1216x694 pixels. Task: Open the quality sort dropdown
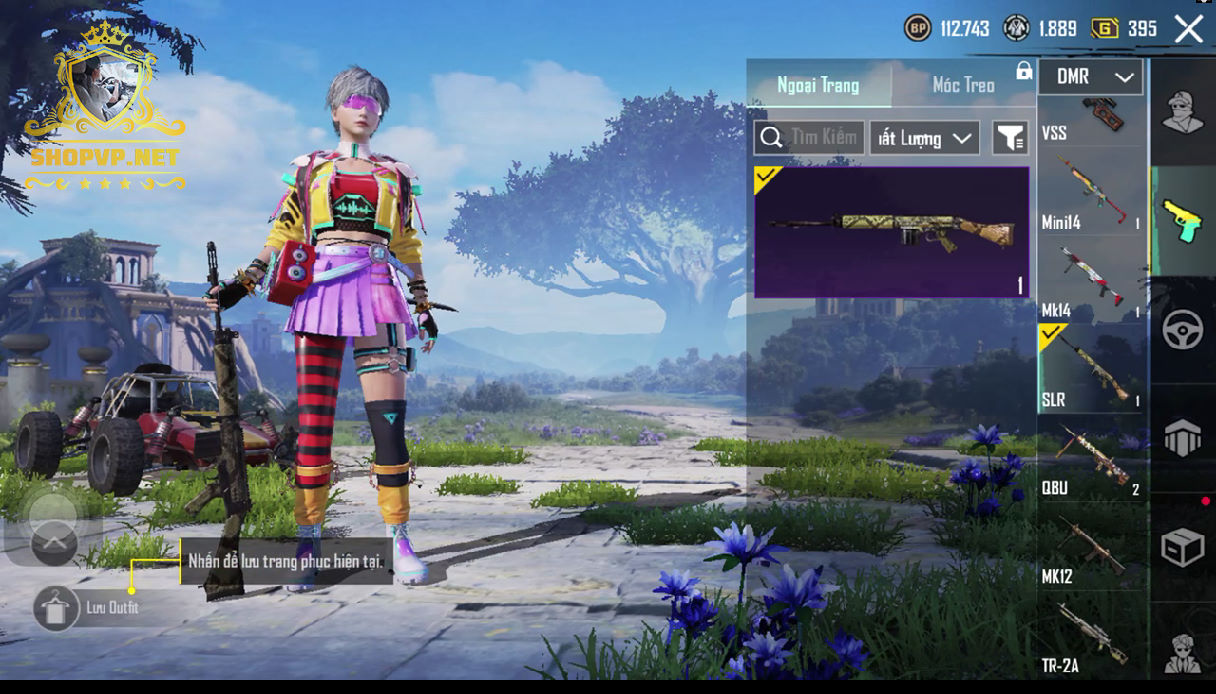click(924, 138)
